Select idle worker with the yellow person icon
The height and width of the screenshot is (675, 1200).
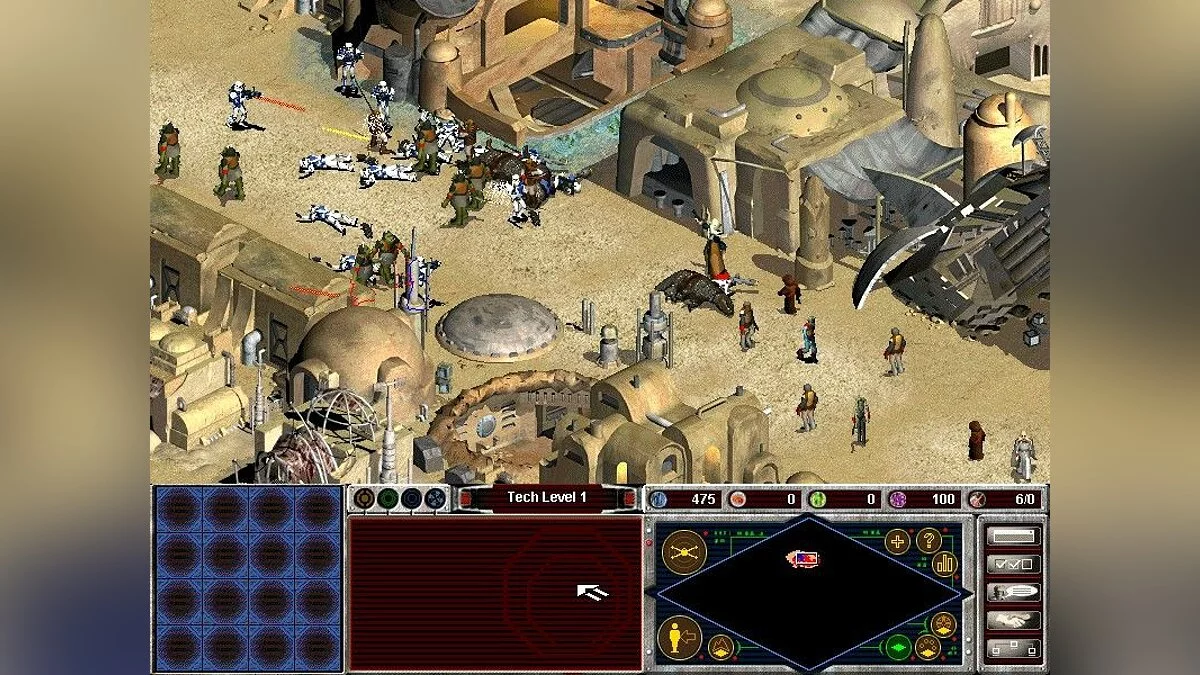pos(680,637)
